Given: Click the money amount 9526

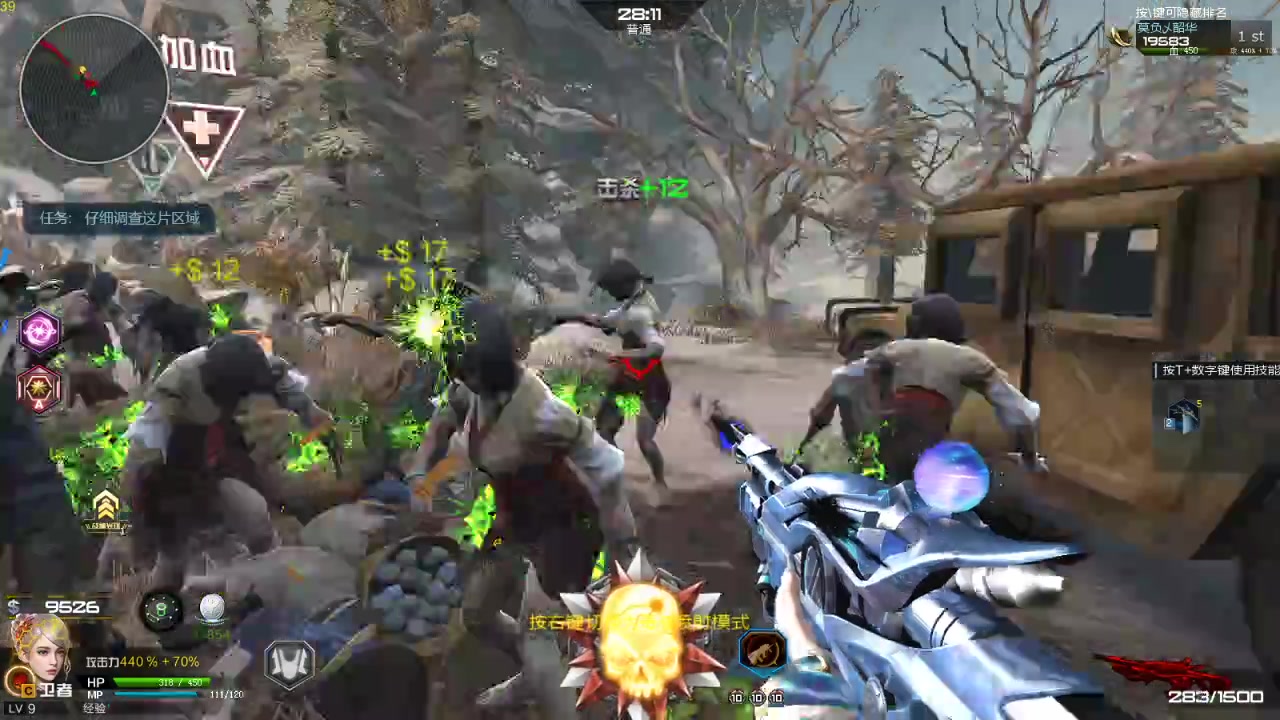Looking at the screenshot, I should click(72, 607).
